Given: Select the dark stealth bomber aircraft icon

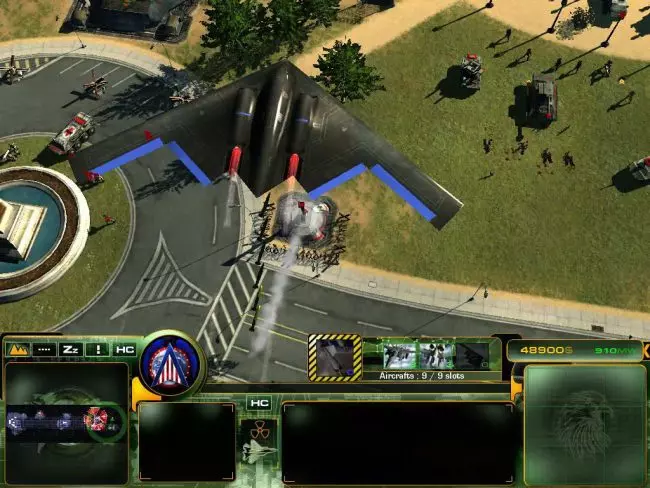Looking at the screenshot, I should [x=472, y=355].
